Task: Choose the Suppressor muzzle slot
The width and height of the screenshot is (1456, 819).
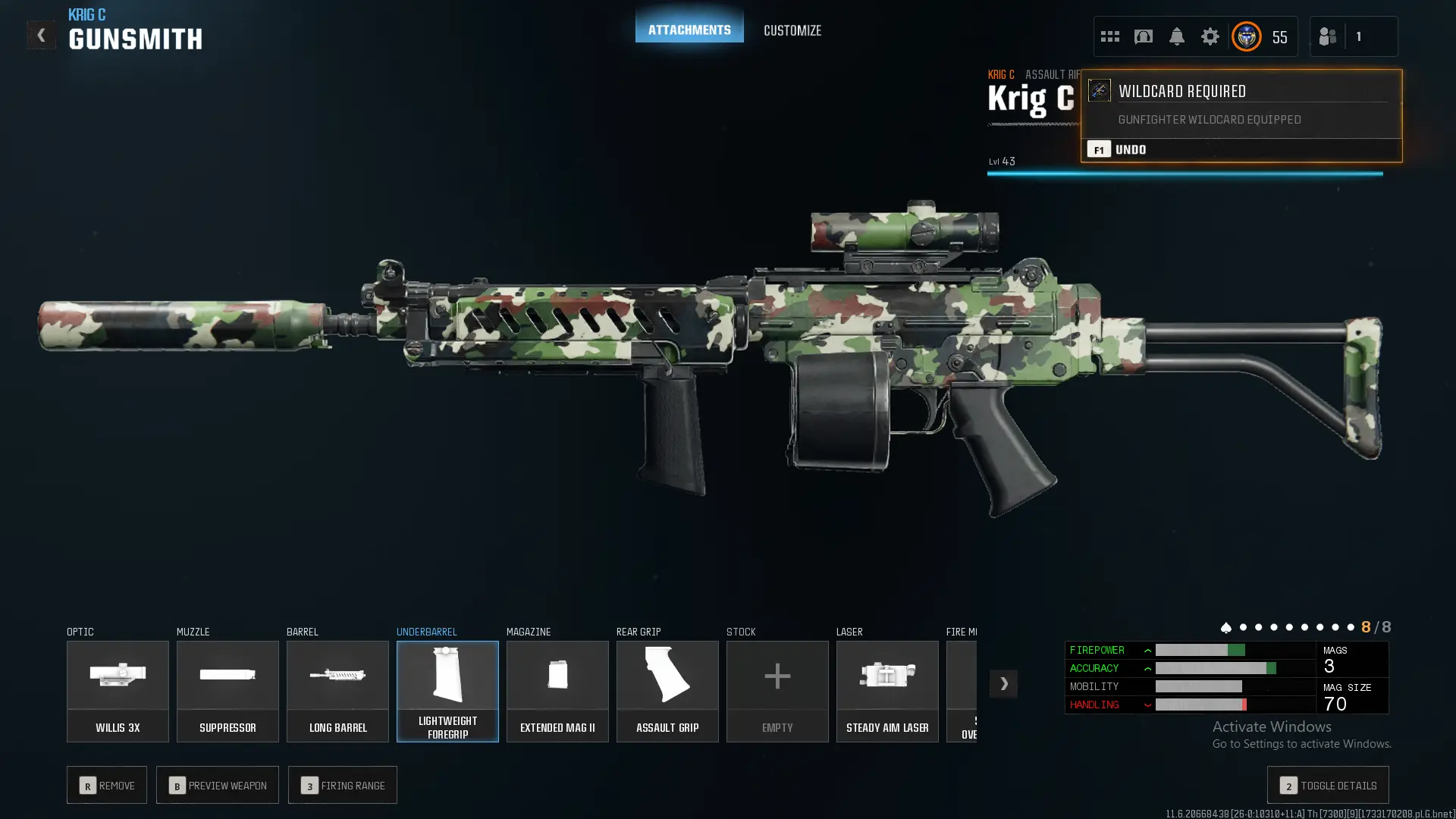Action: coord(227,691)
